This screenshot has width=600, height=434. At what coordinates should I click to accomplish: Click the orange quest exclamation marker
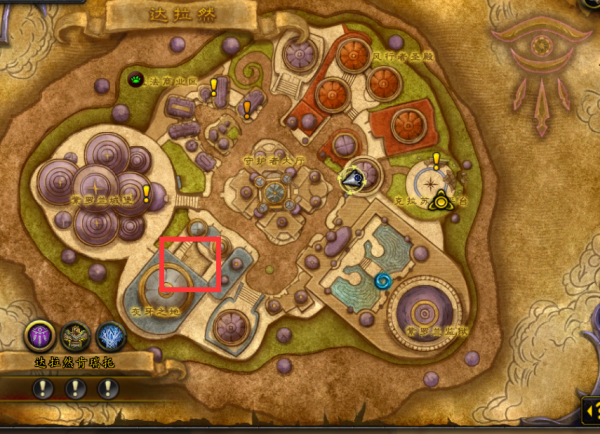247,108
